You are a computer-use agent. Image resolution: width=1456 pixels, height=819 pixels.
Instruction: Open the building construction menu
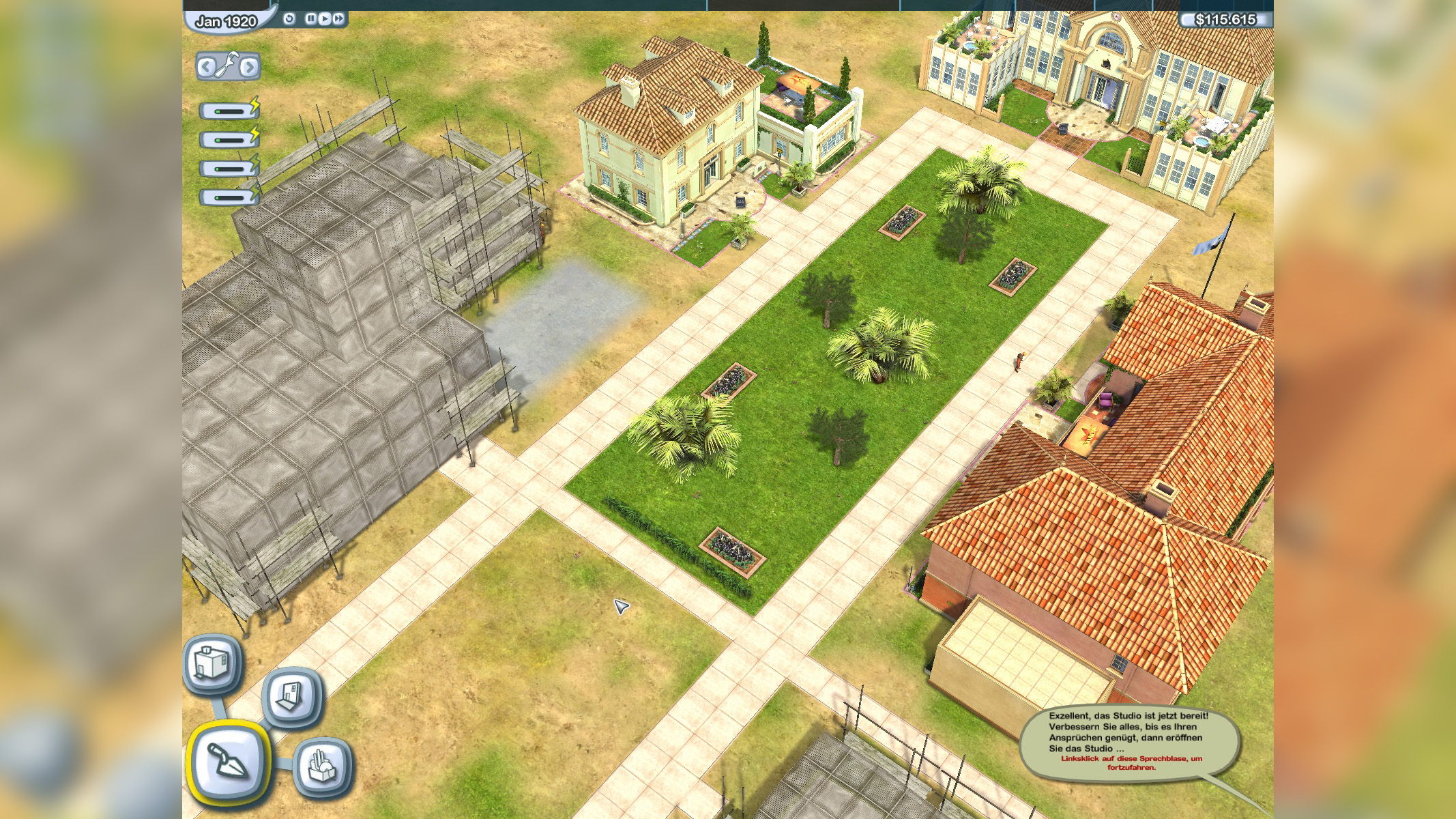coord(212,664)
